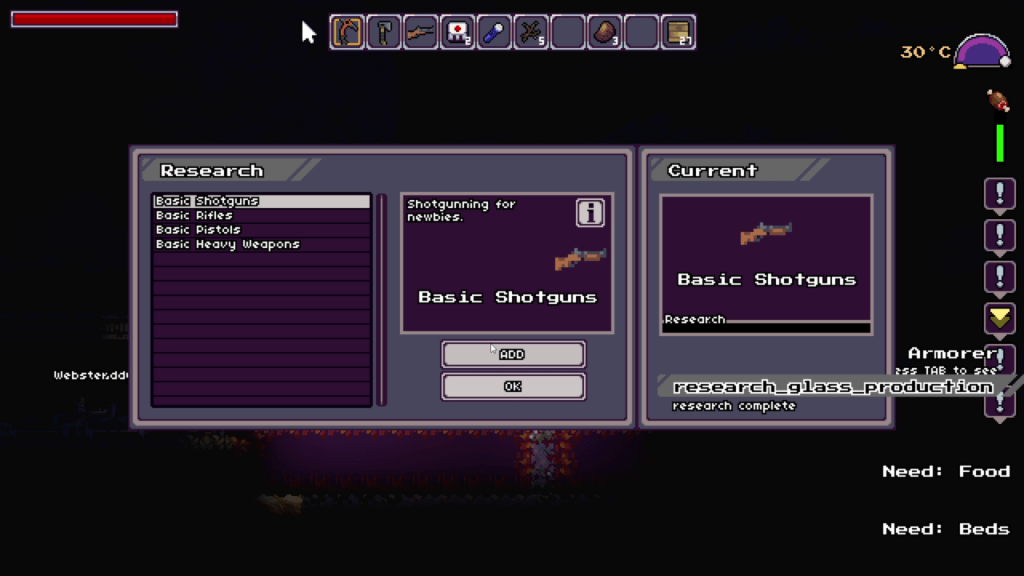Choose the brown rock hotbar slot
This screenshot has height=576, width=1024.
tap(604, 32)
